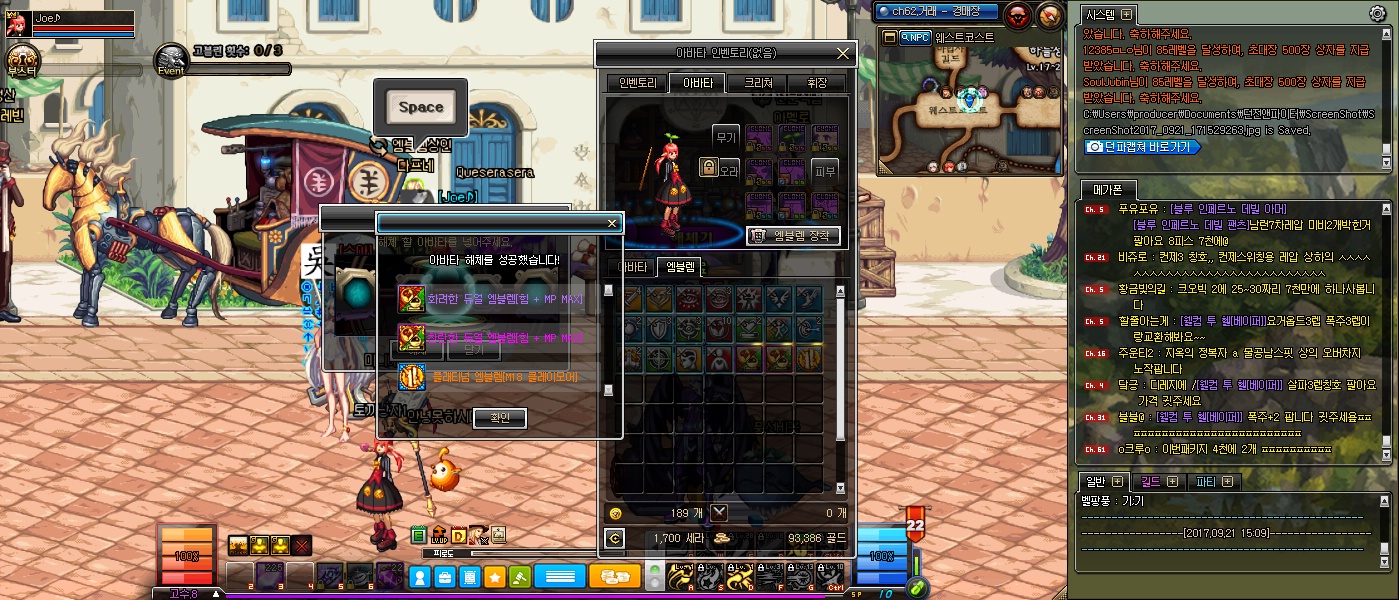
Task: Switch chat to the 파티 tab
Action: (1212, 482)
